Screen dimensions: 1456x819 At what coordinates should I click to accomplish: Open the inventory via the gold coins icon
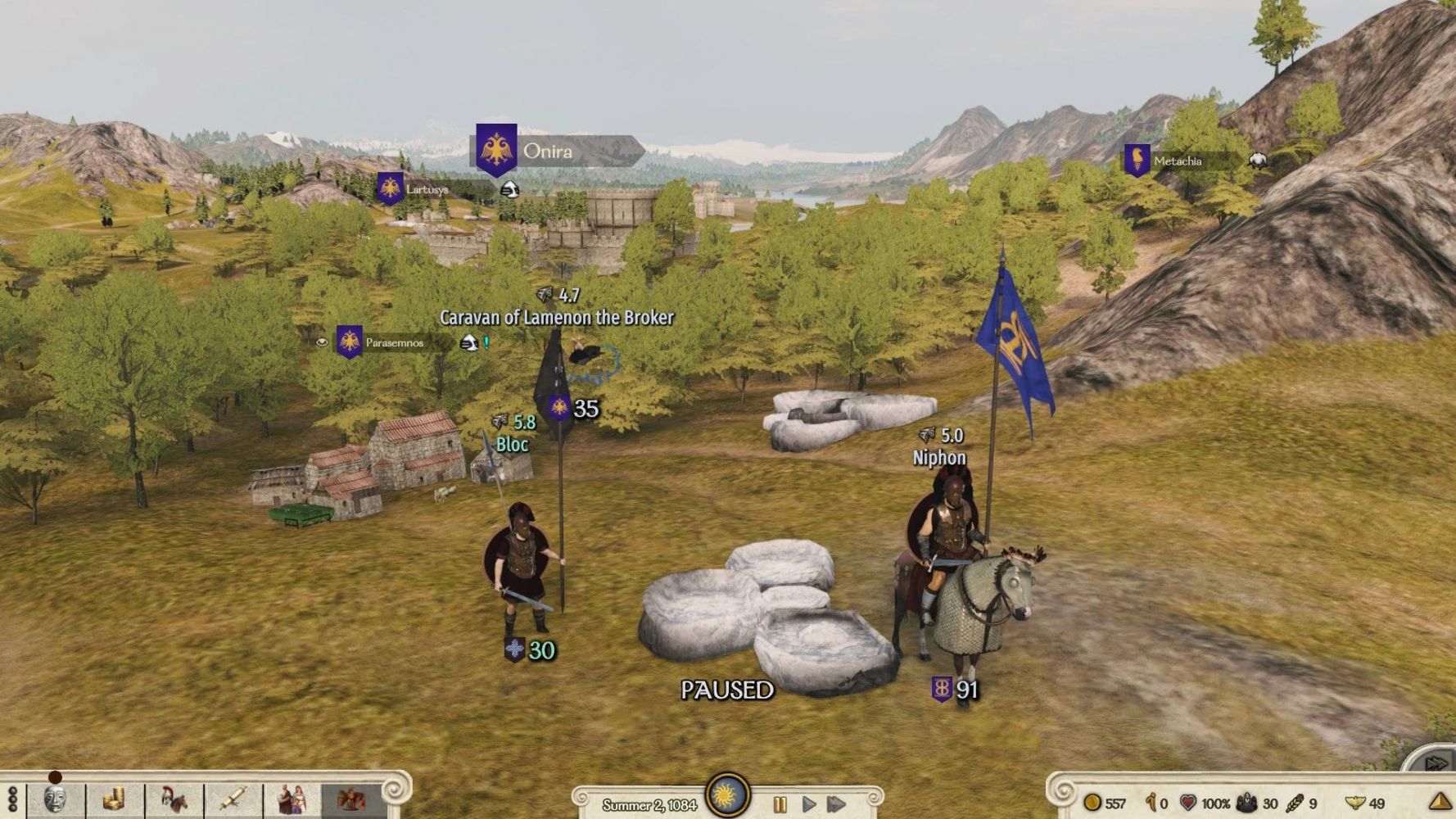pyautogui.click(x=114, y=799)
